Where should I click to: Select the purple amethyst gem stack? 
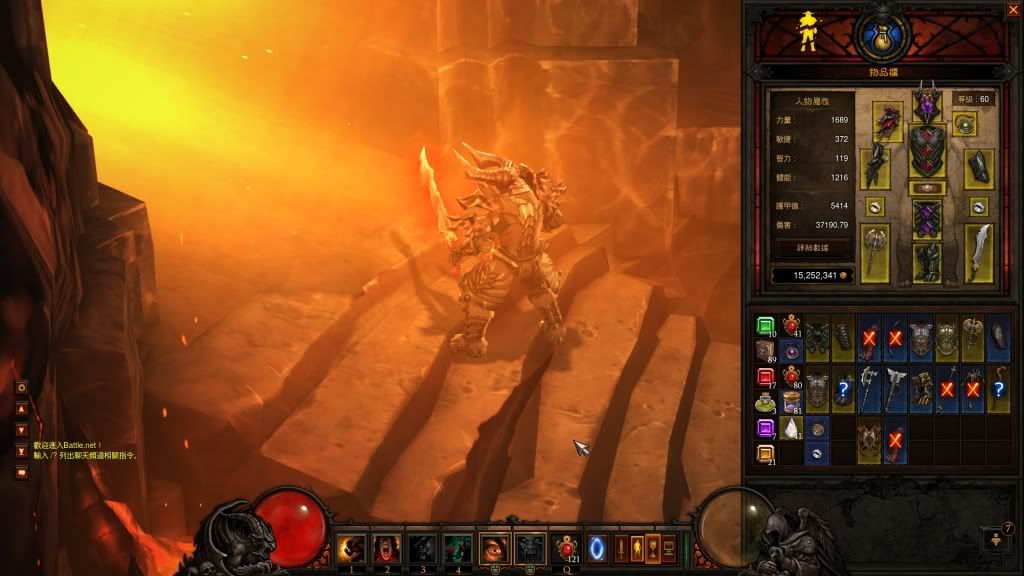[765, 428]
